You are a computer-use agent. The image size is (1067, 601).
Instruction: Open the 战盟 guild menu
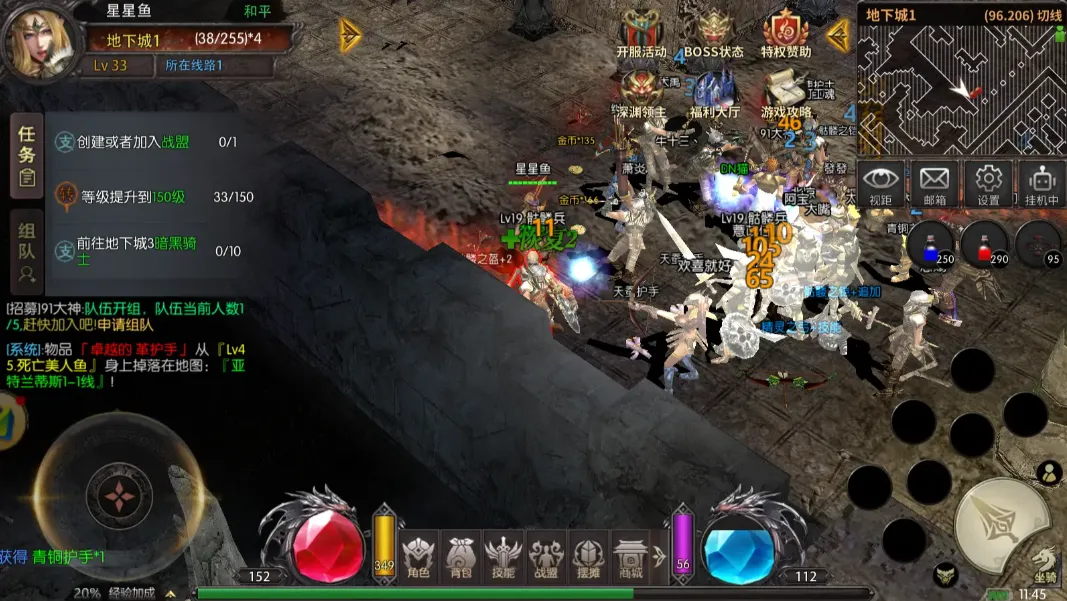[546, 556]
